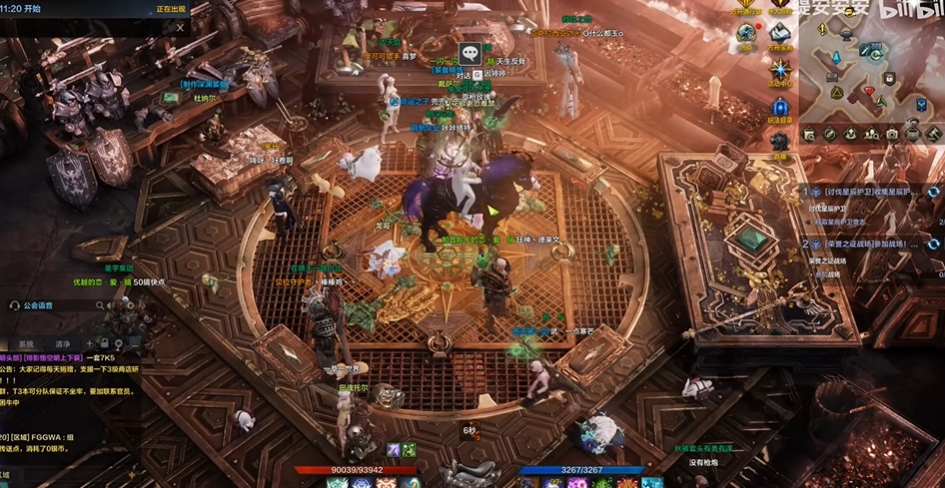Open the 对话 speech bubble prompt
Image resolution: width=945 pixels, height=488 pixels.
click(470, 53)
